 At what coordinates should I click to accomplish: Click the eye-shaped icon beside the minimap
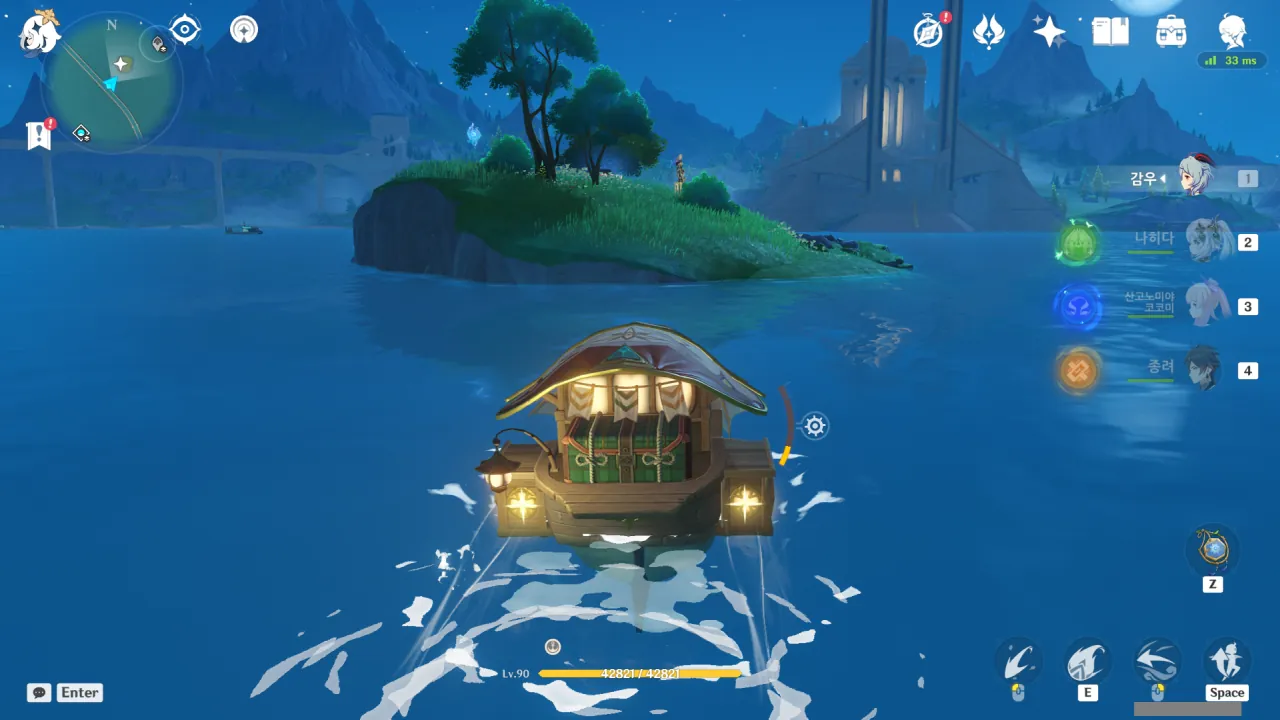click(185, 29)
